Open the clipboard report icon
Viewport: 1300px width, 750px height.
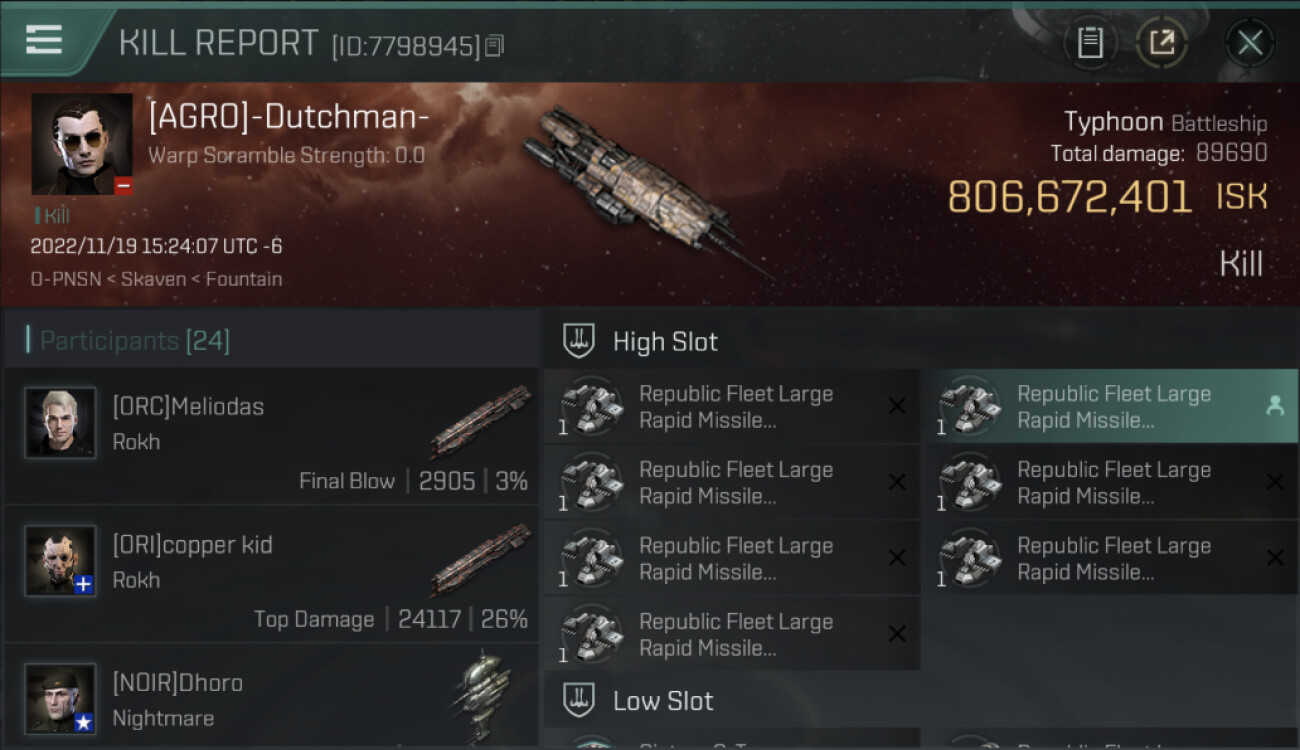coord(1090,42)
